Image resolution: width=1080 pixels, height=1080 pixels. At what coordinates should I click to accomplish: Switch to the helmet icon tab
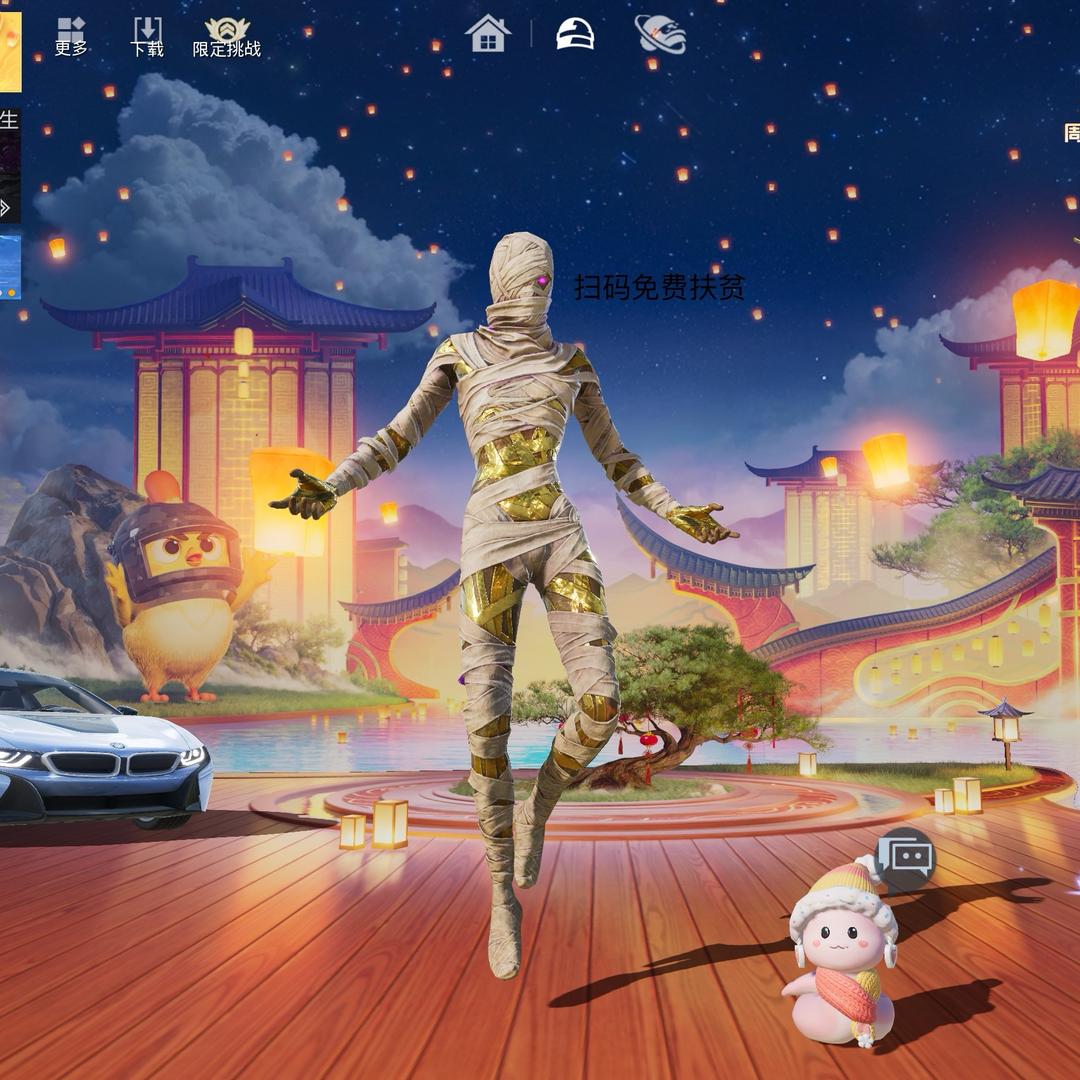[x=575, y=34]
